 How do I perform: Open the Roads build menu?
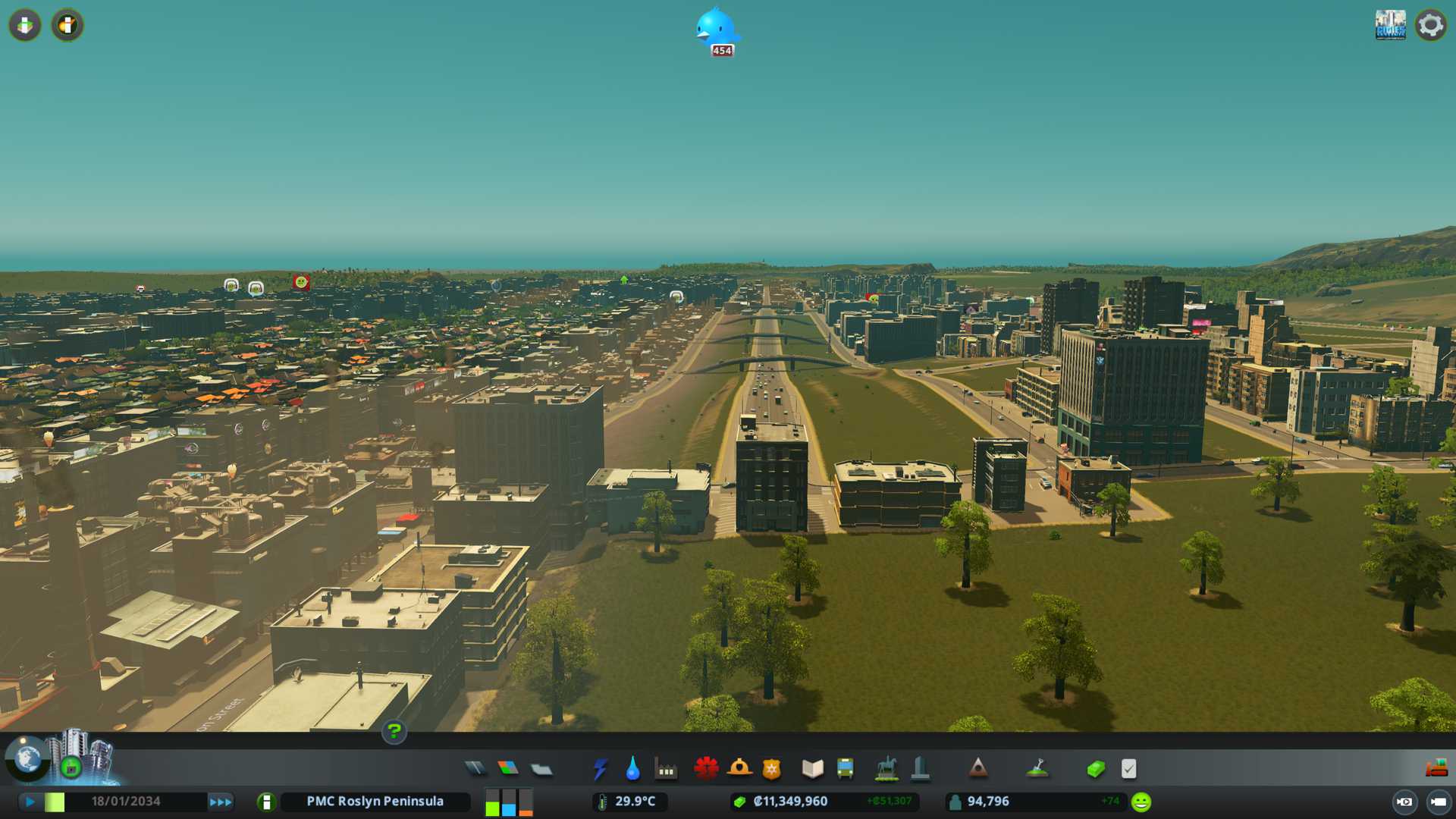click(475, 769)
